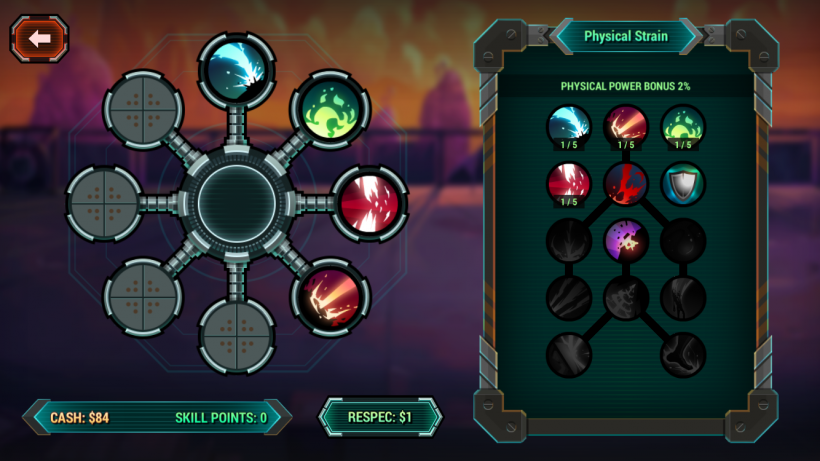Select the Physical Strain tree header
820x461 pixels.
(x=626, y=36)
